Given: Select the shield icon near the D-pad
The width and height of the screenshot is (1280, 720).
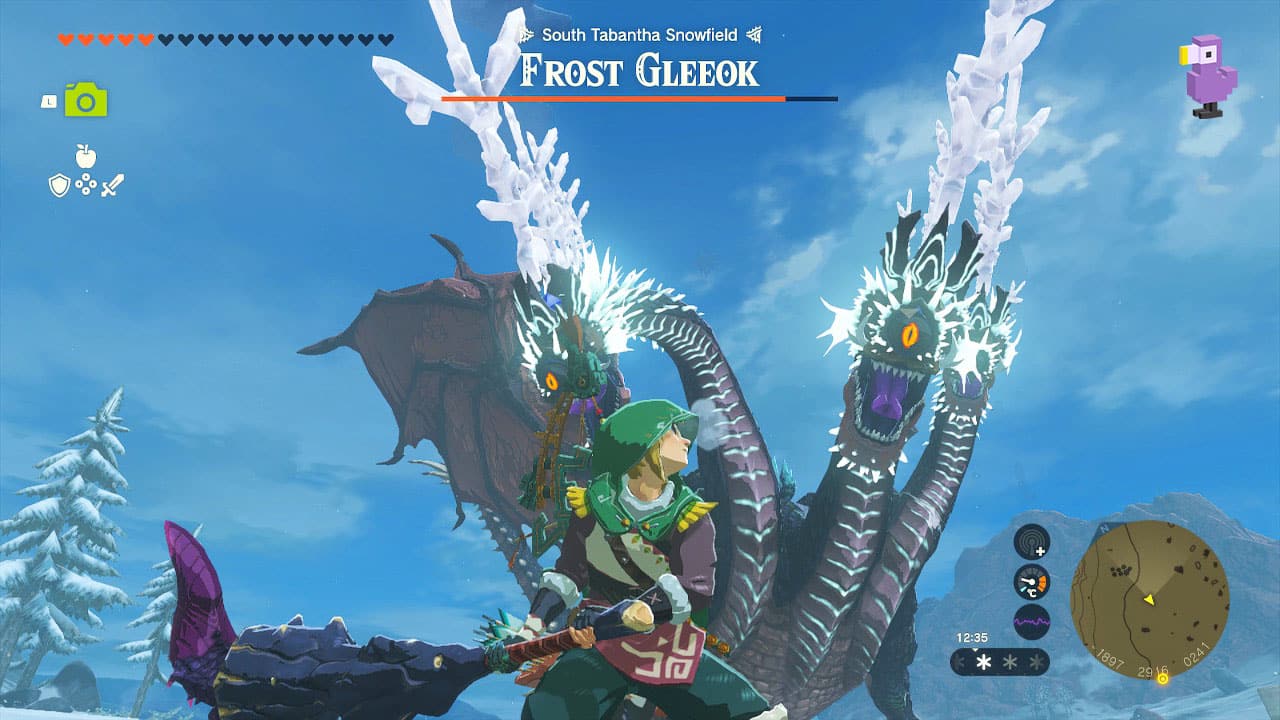Looking at the screenshot, I should tap(59, 184).
